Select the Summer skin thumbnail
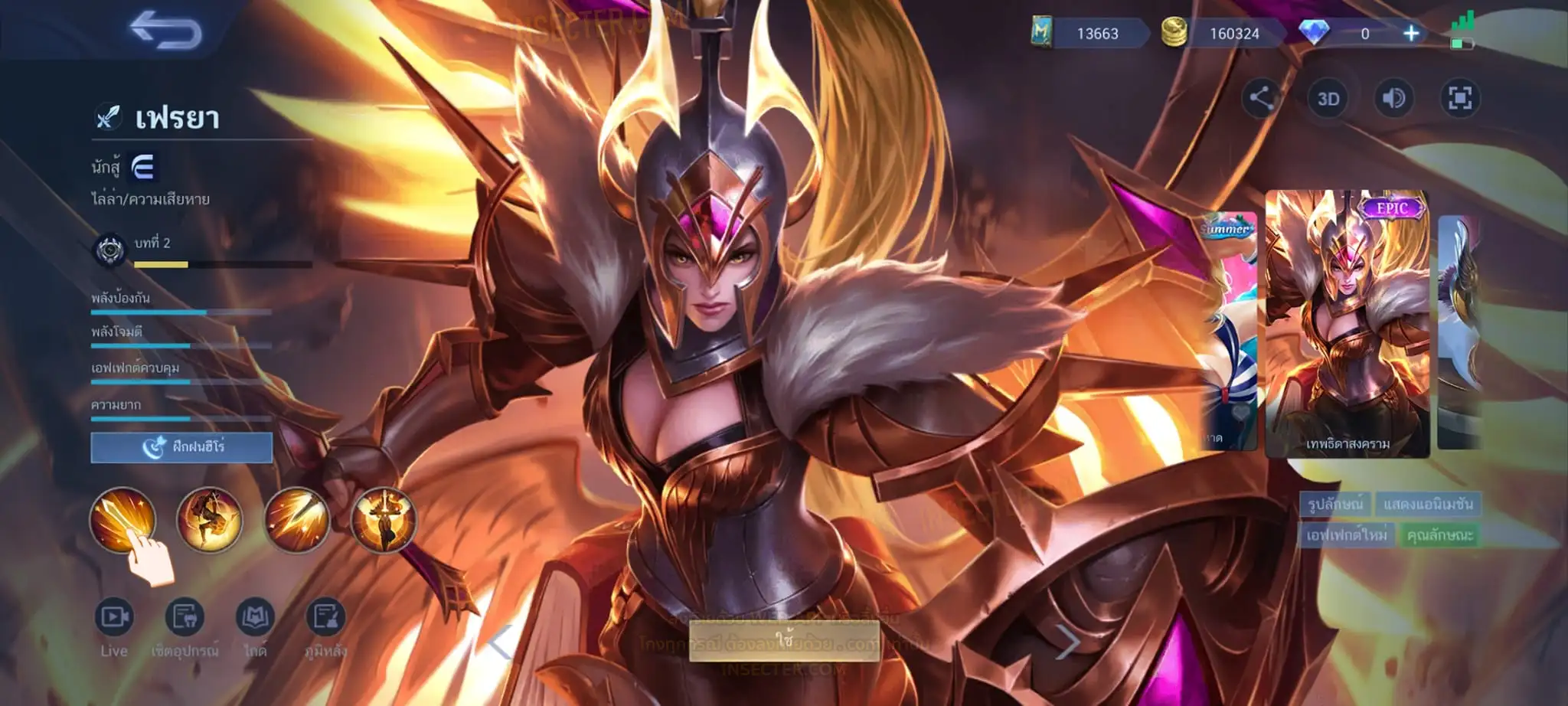 tap(1229, 329)
